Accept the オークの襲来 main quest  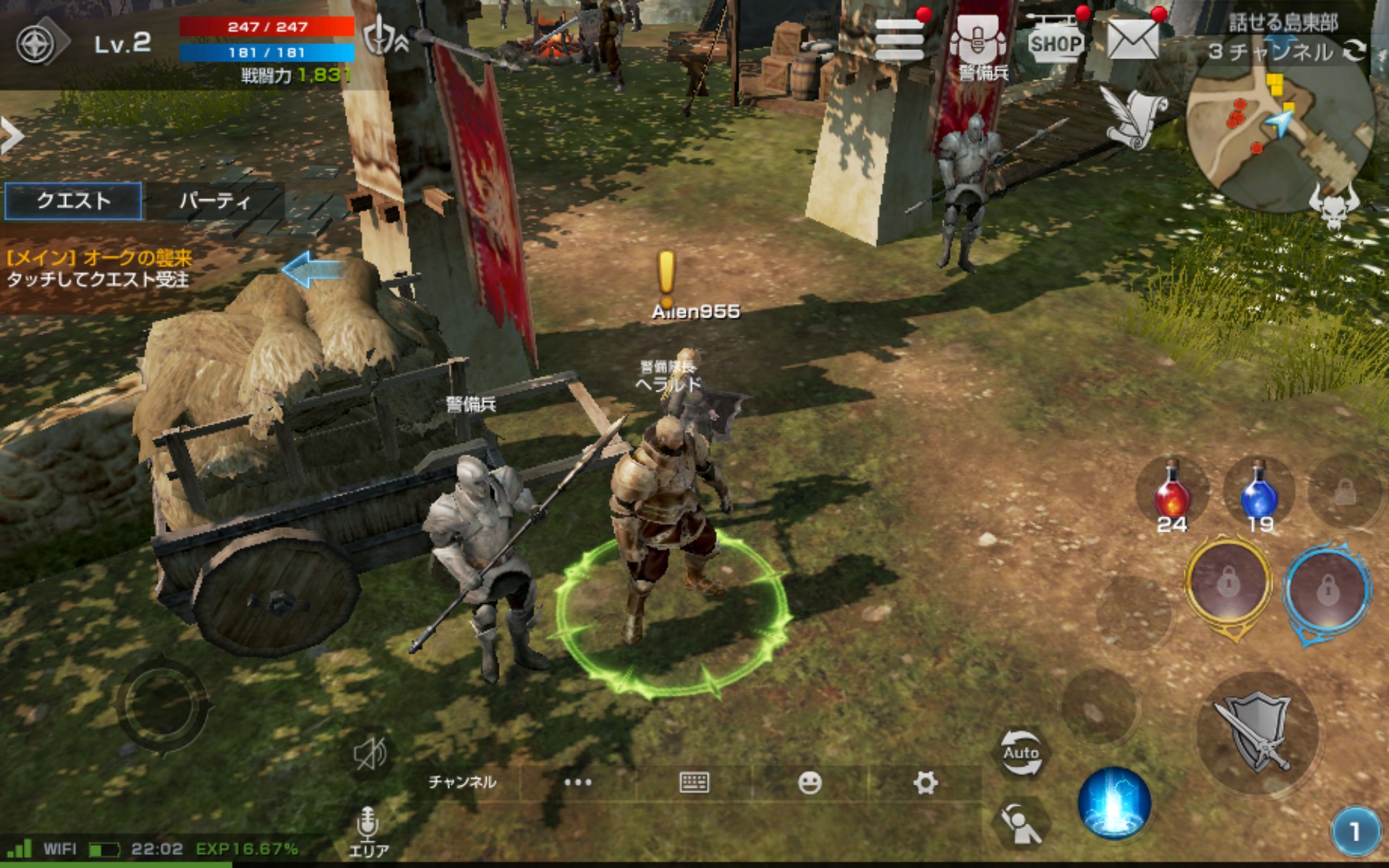(100, 269)
